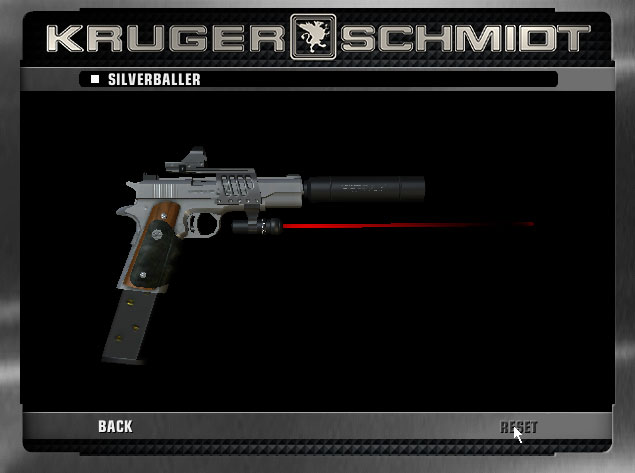Go back with the BACK button
This screenshot has width=635, height=473.
[115, 427]
